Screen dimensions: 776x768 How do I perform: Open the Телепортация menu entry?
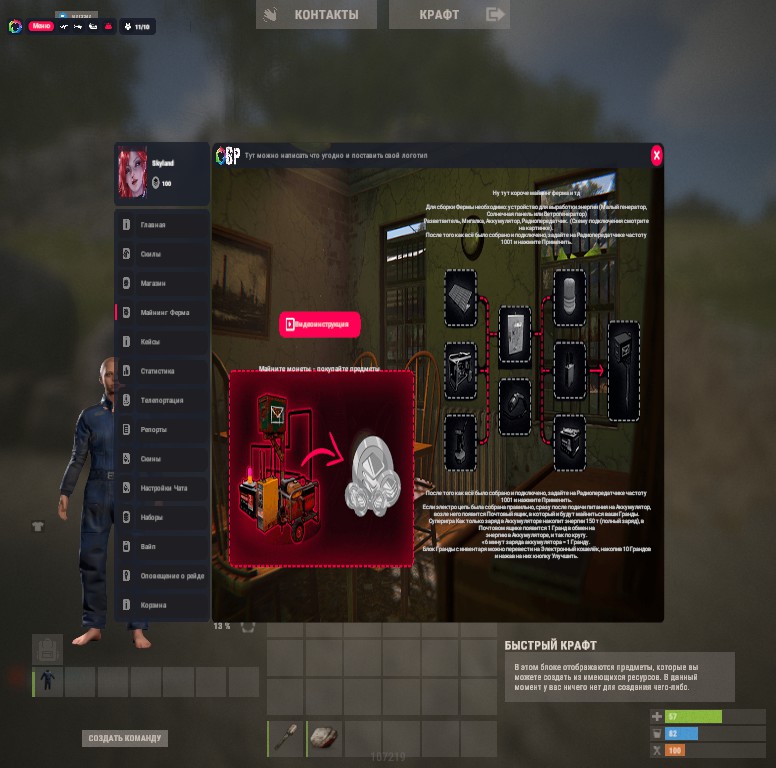(162, 400)
